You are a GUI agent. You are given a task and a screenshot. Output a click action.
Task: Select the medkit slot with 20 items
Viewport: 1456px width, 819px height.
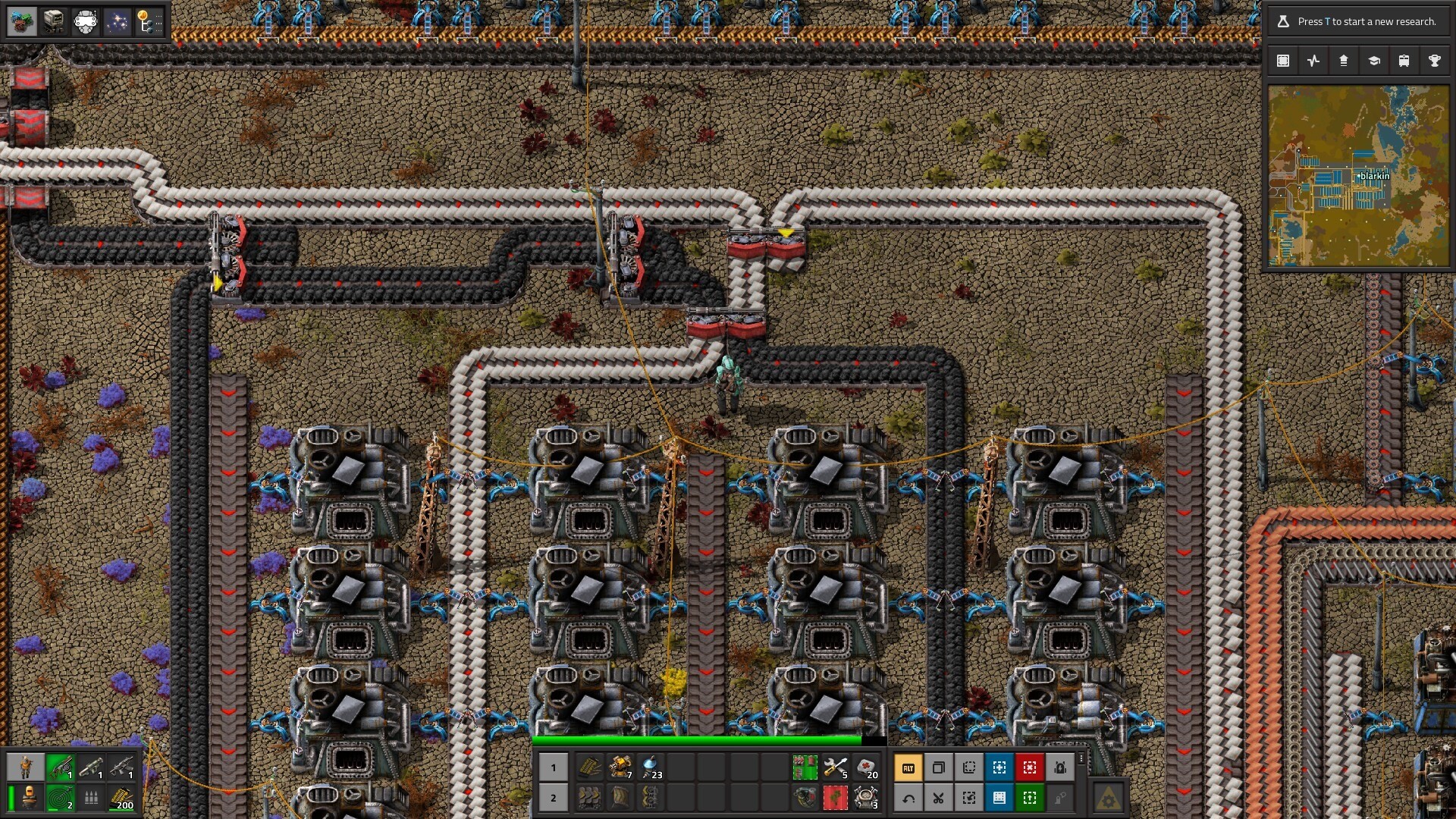(866, 768)
